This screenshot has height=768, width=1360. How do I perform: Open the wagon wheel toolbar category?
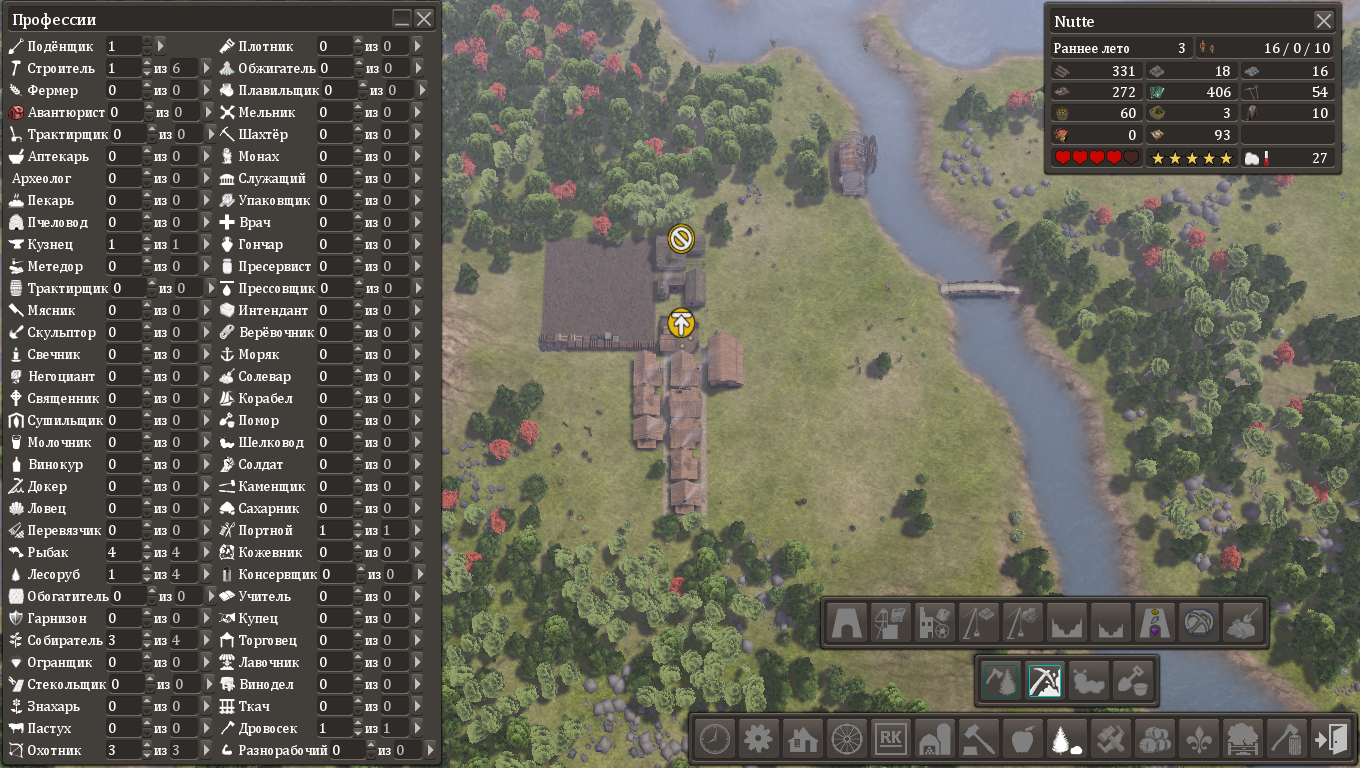(x=846, y=740)
